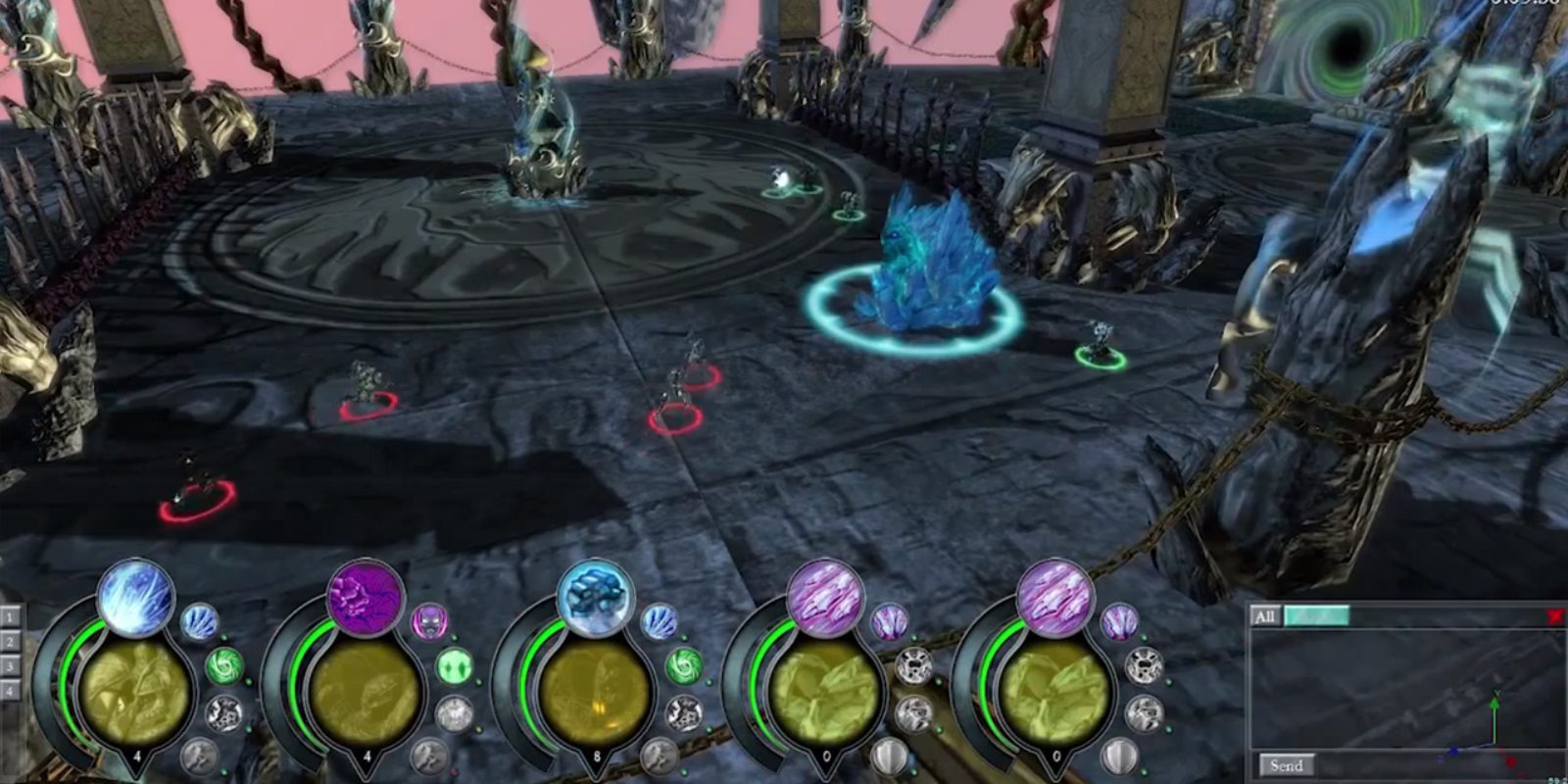Viewport: 1568px width, 784px height.
Task: Activate the purple cracked orb ability
Action: tap(366, 598)
